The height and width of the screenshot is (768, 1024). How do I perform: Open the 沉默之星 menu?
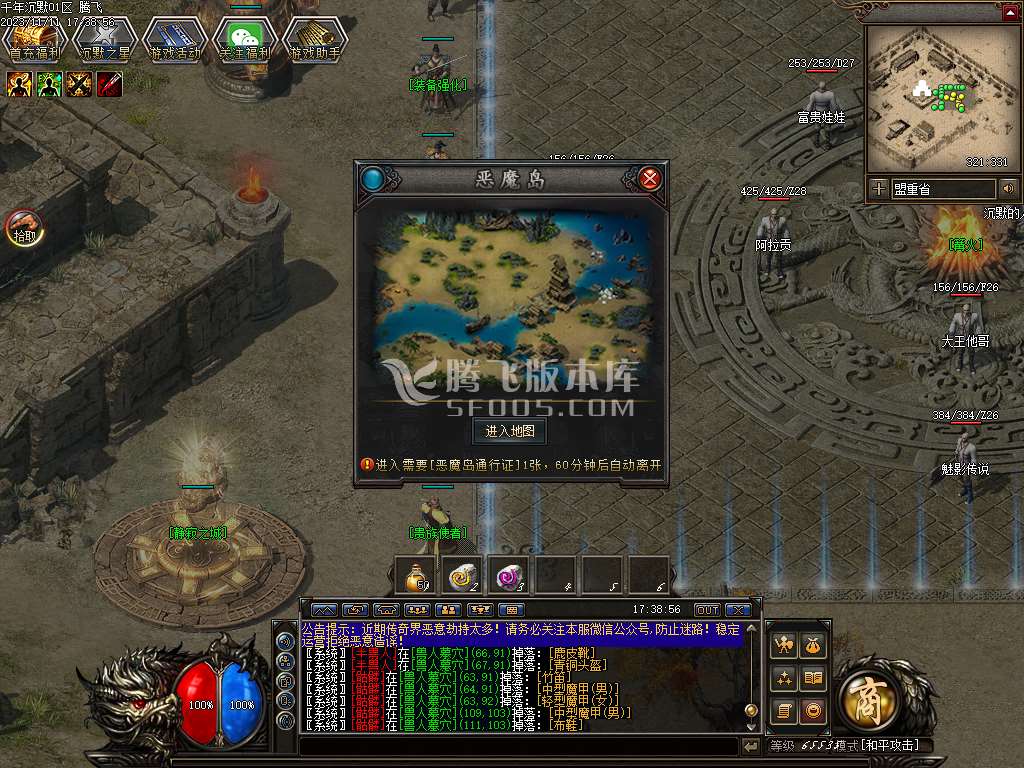(105, 40)
